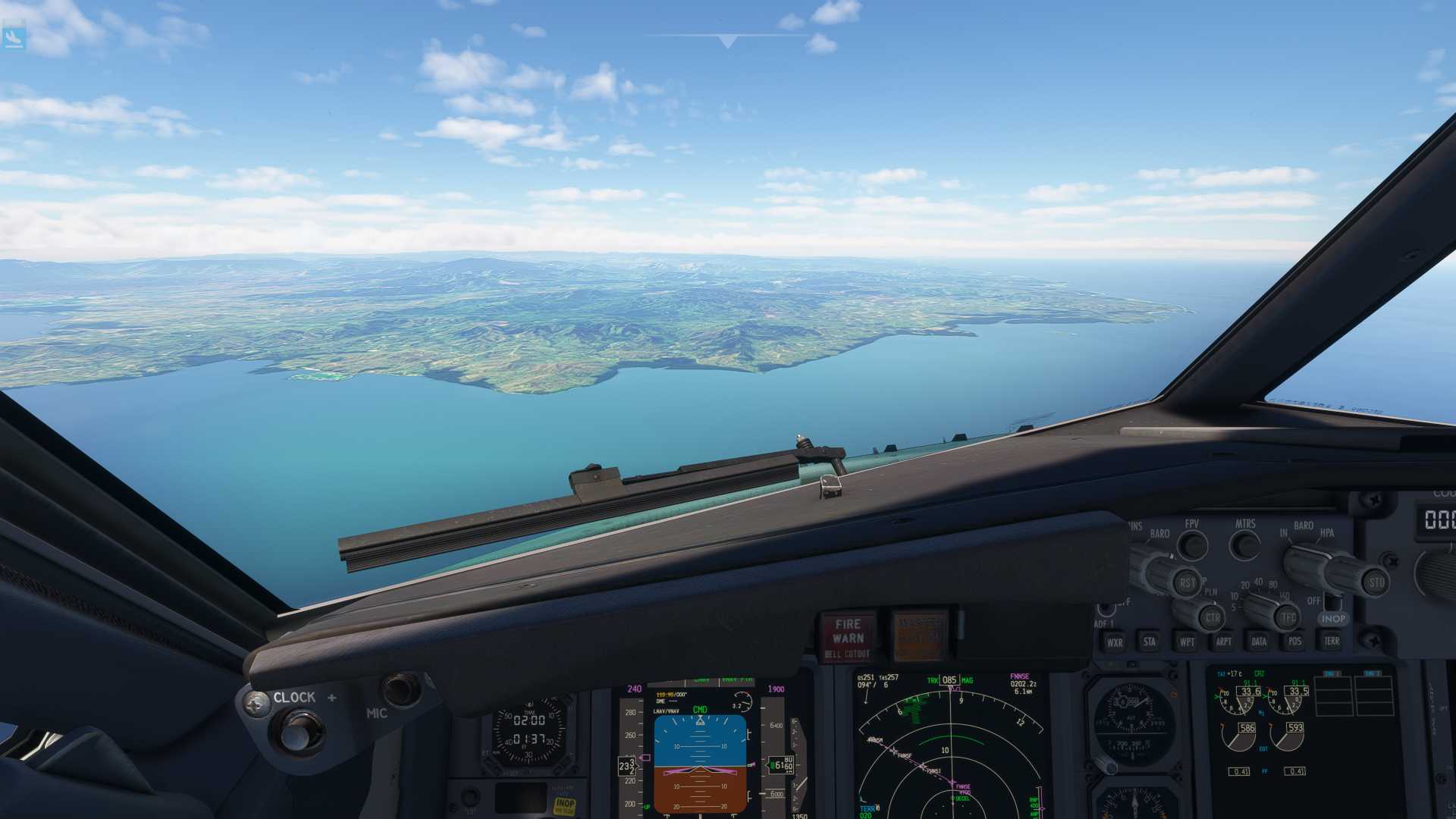Viewport: 1456px width, 819px height.
Task: Open the toolbar via the top-center arrow handle
Action: pyautogui.click(x=727, y=41)
